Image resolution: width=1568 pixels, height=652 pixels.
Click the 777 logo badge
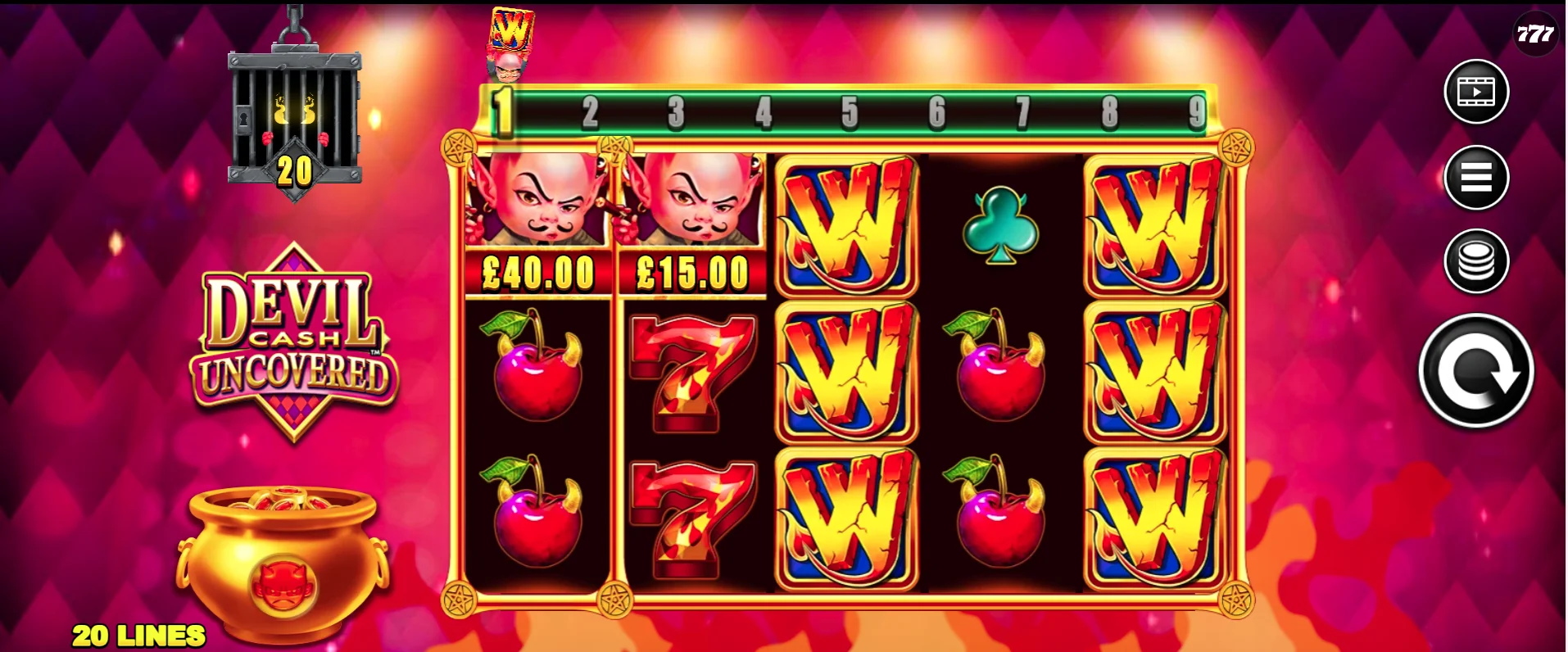tap(1538, 34)
